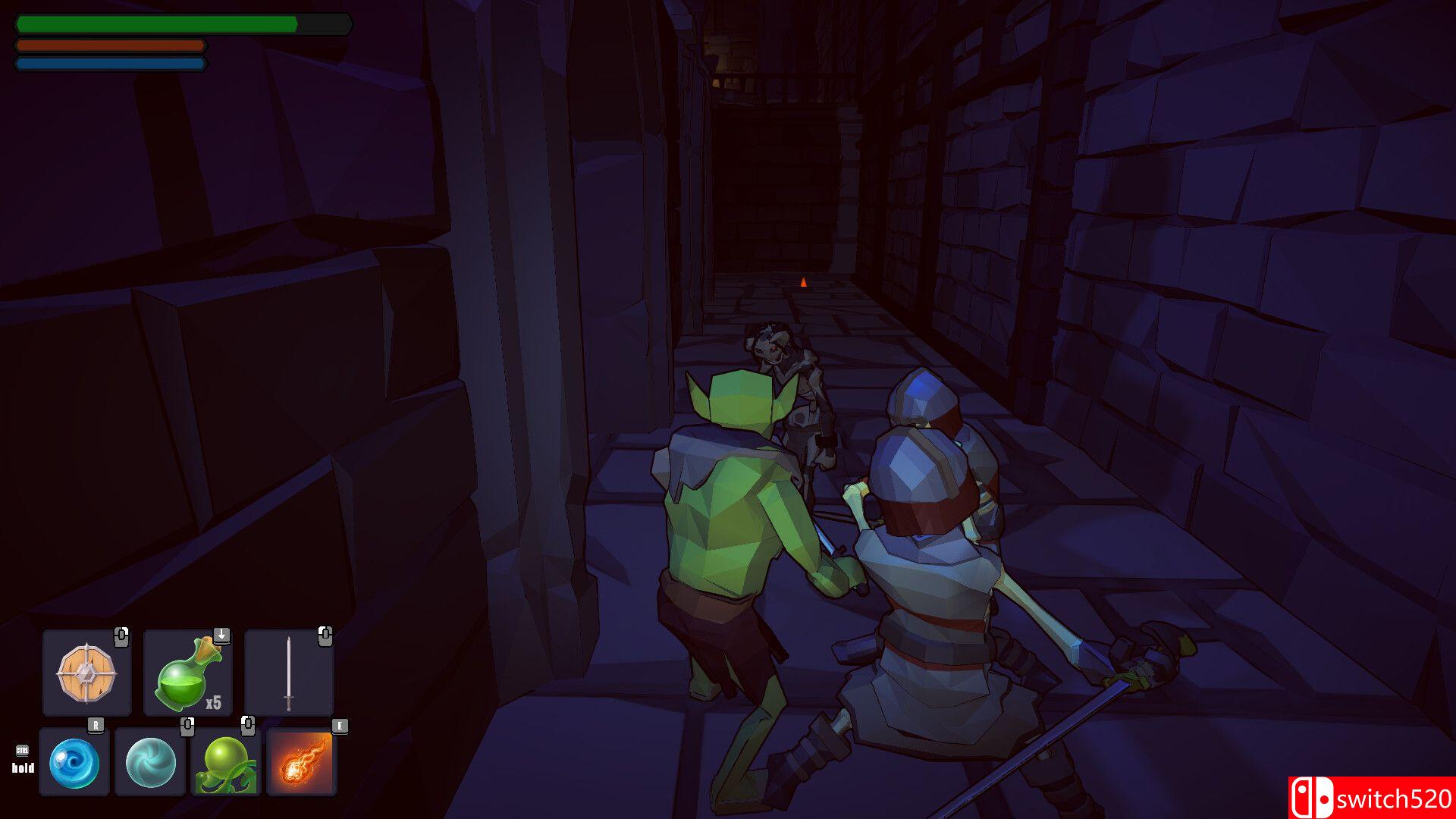Use the green health potion
This screenshot has width=1456, height=819.
(x=187, y=673)
